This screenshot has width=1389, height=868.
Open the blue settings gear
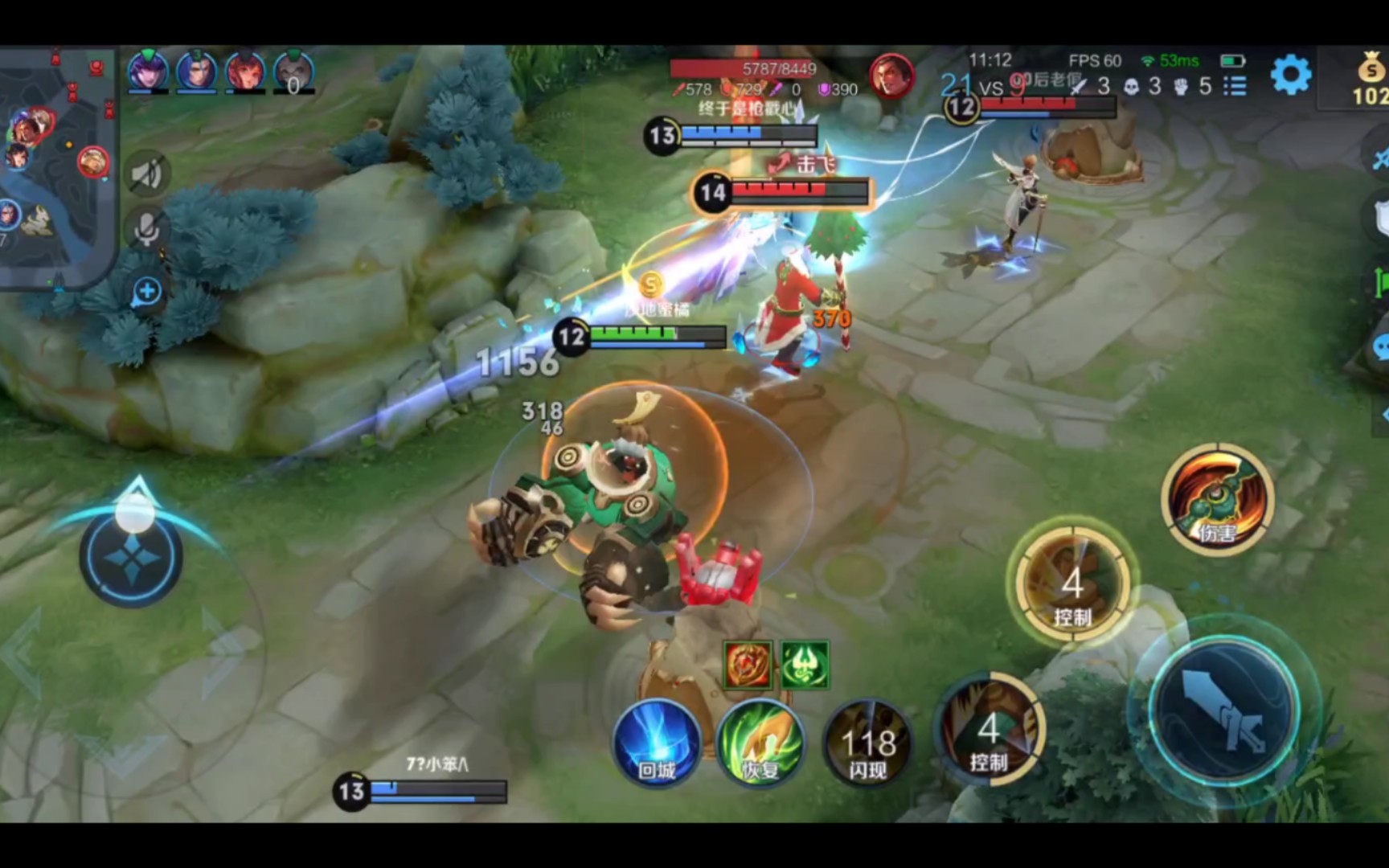1293,72
